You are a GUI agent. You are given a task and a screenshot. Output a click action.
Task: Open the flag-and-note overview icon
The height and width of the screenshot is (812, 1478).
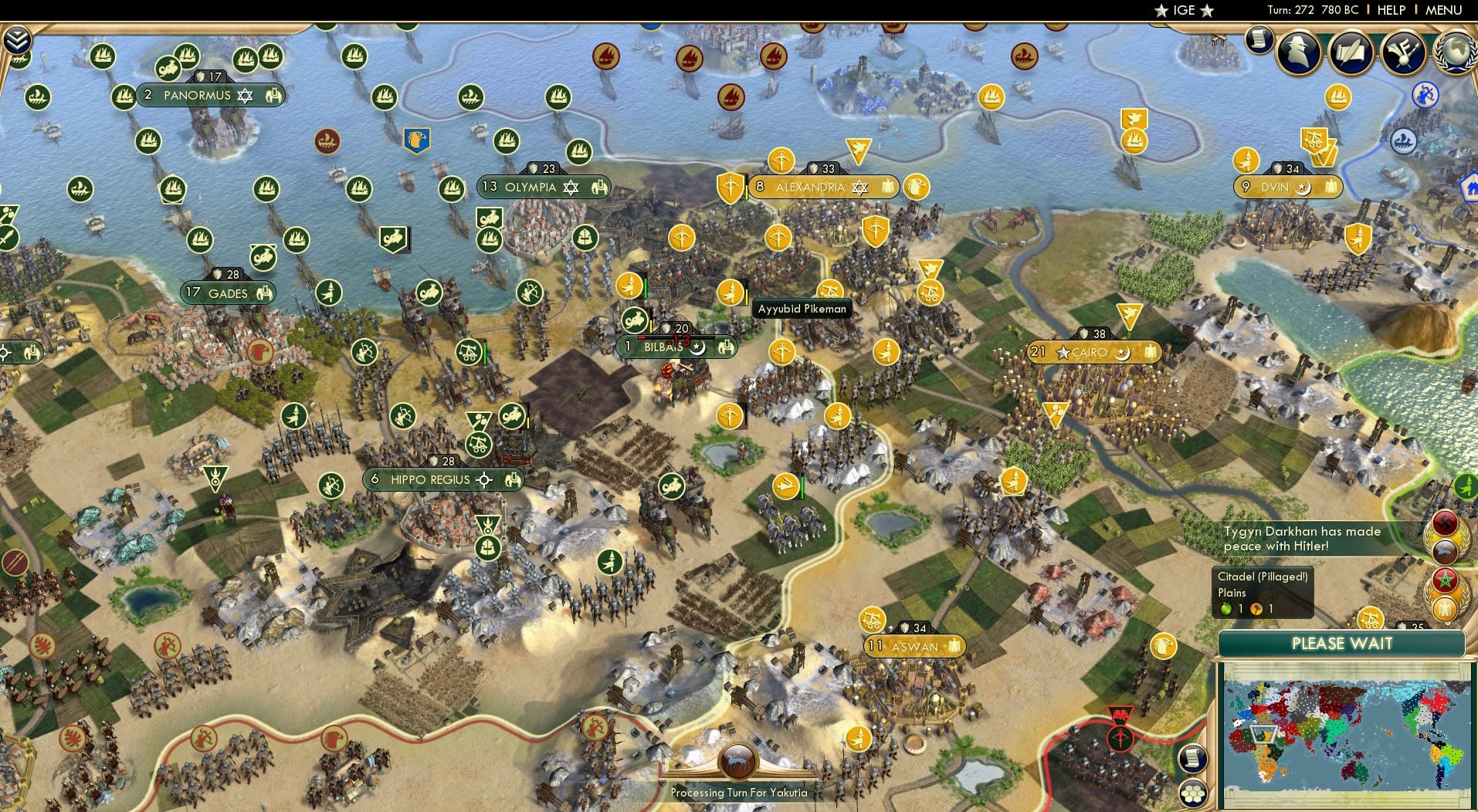pyautogui.click(x=1403, y=52)
